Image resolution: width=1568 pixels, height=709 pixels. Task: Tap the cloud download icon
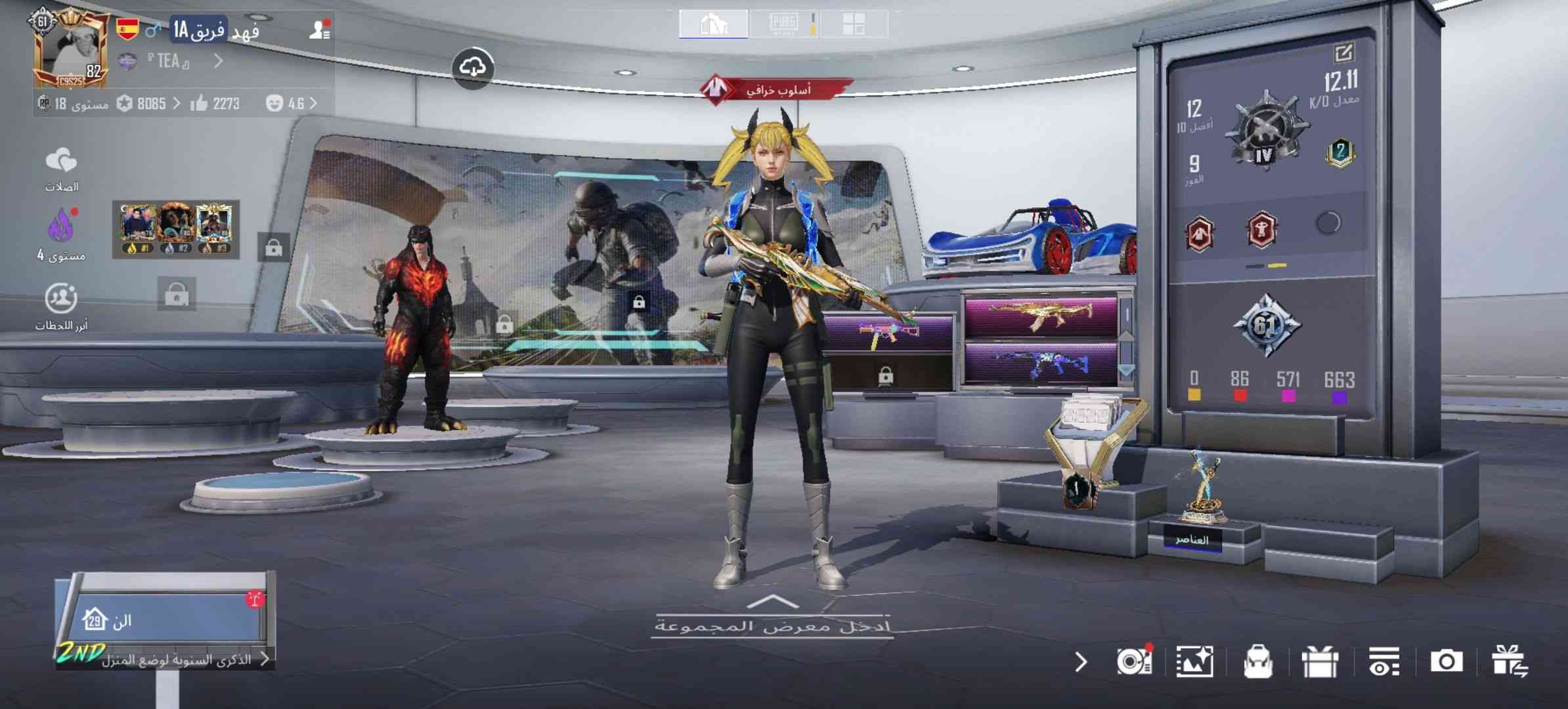(473, 68)
